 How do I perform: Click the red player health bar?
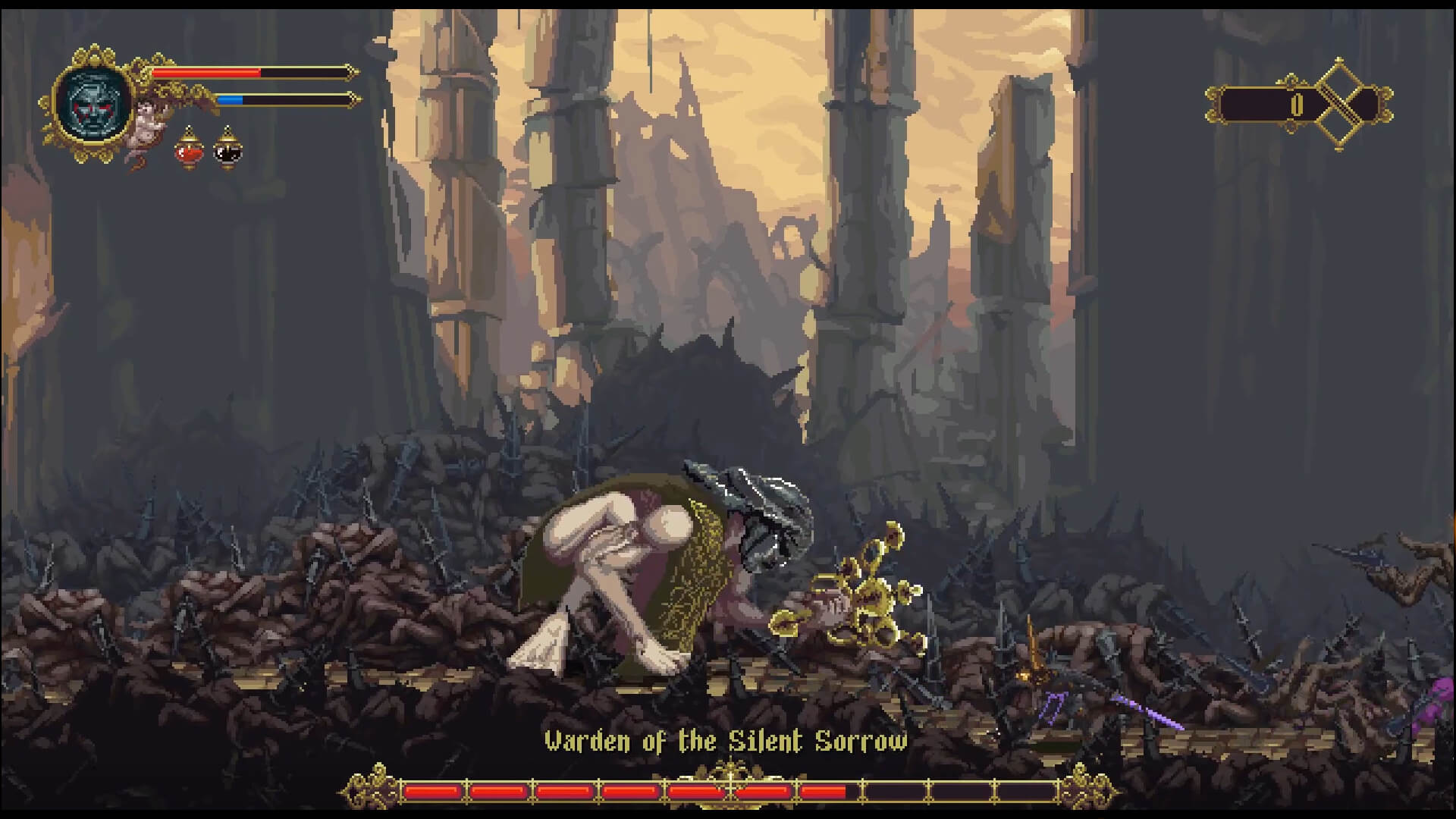205,73
